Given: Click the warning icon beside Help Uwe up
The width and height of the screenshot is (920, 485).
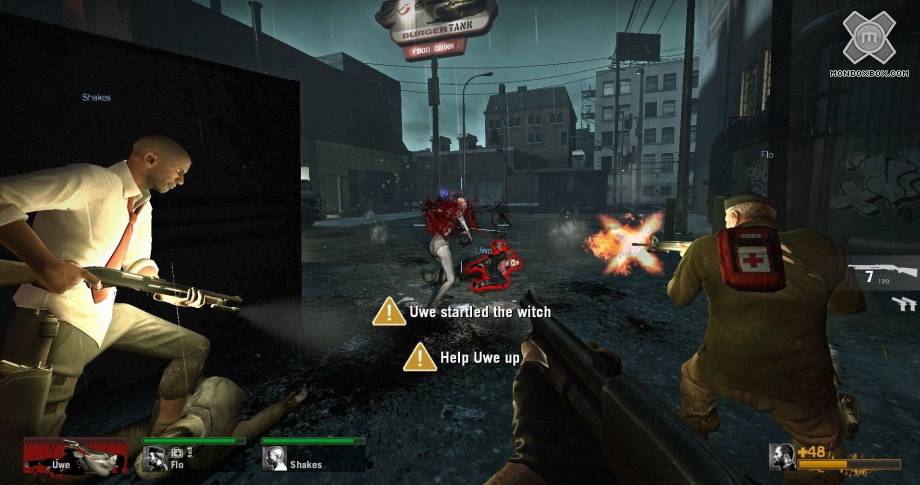Looking at the screenshot, I should point(420,356).
